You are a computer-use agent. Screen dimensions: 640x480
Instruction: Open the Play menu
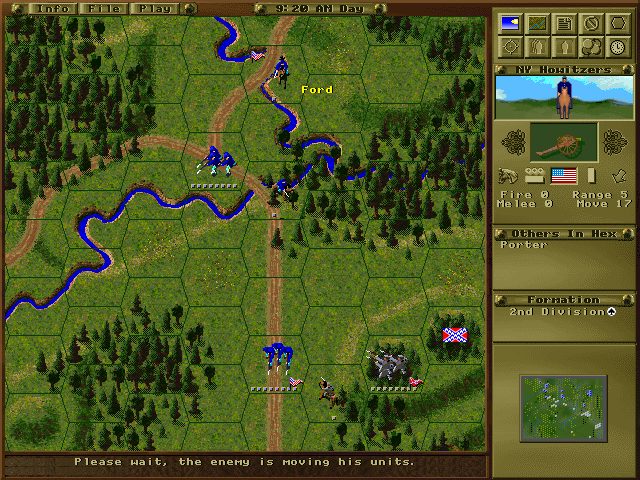[153, 8]
